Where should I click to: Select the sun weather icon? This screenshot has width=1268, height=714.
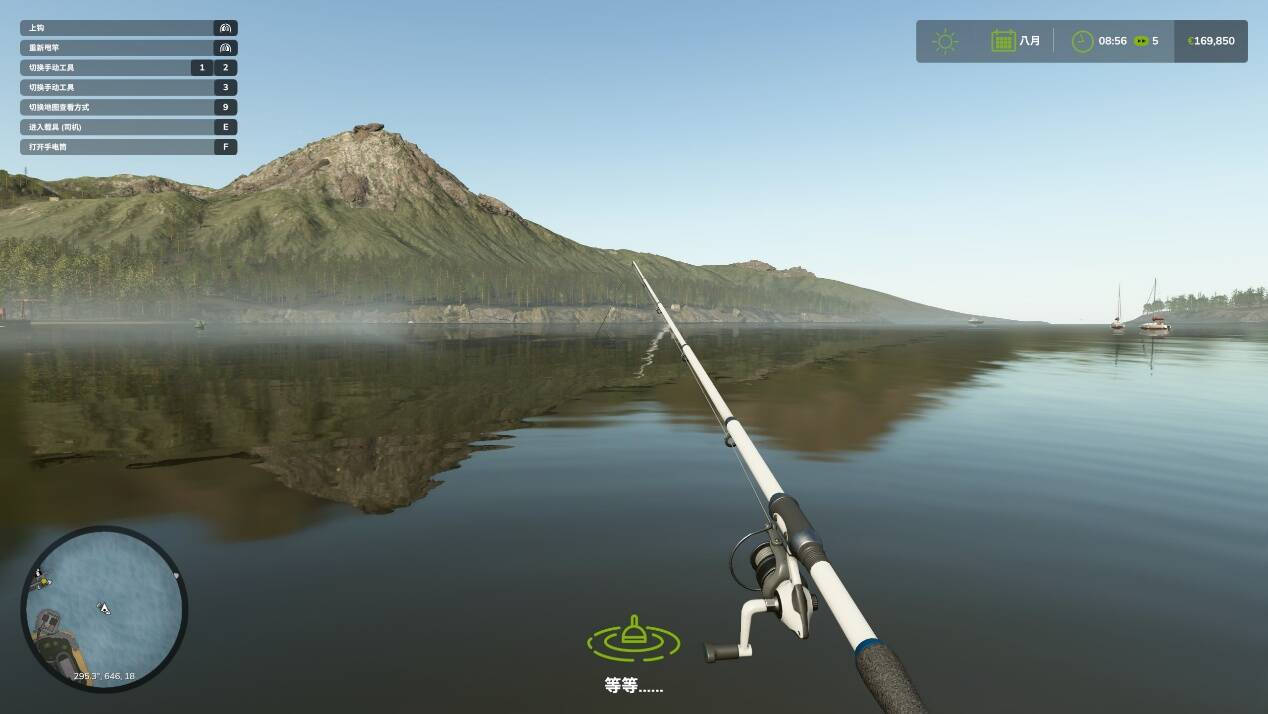(x=945, y=41)
